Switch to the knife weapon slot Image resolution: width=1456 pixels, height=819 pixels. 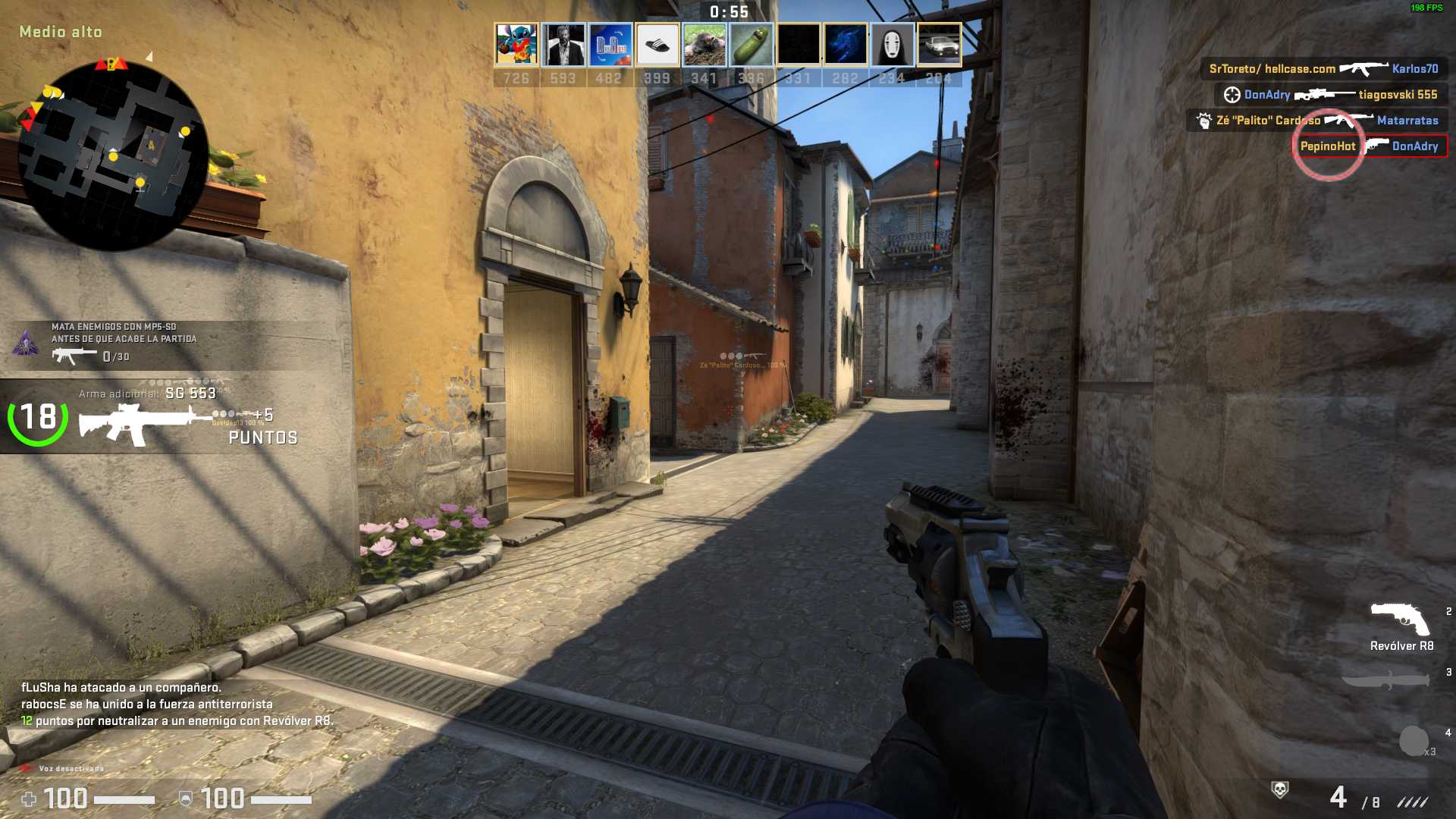pyautogui.click(x=1386, y=679)
